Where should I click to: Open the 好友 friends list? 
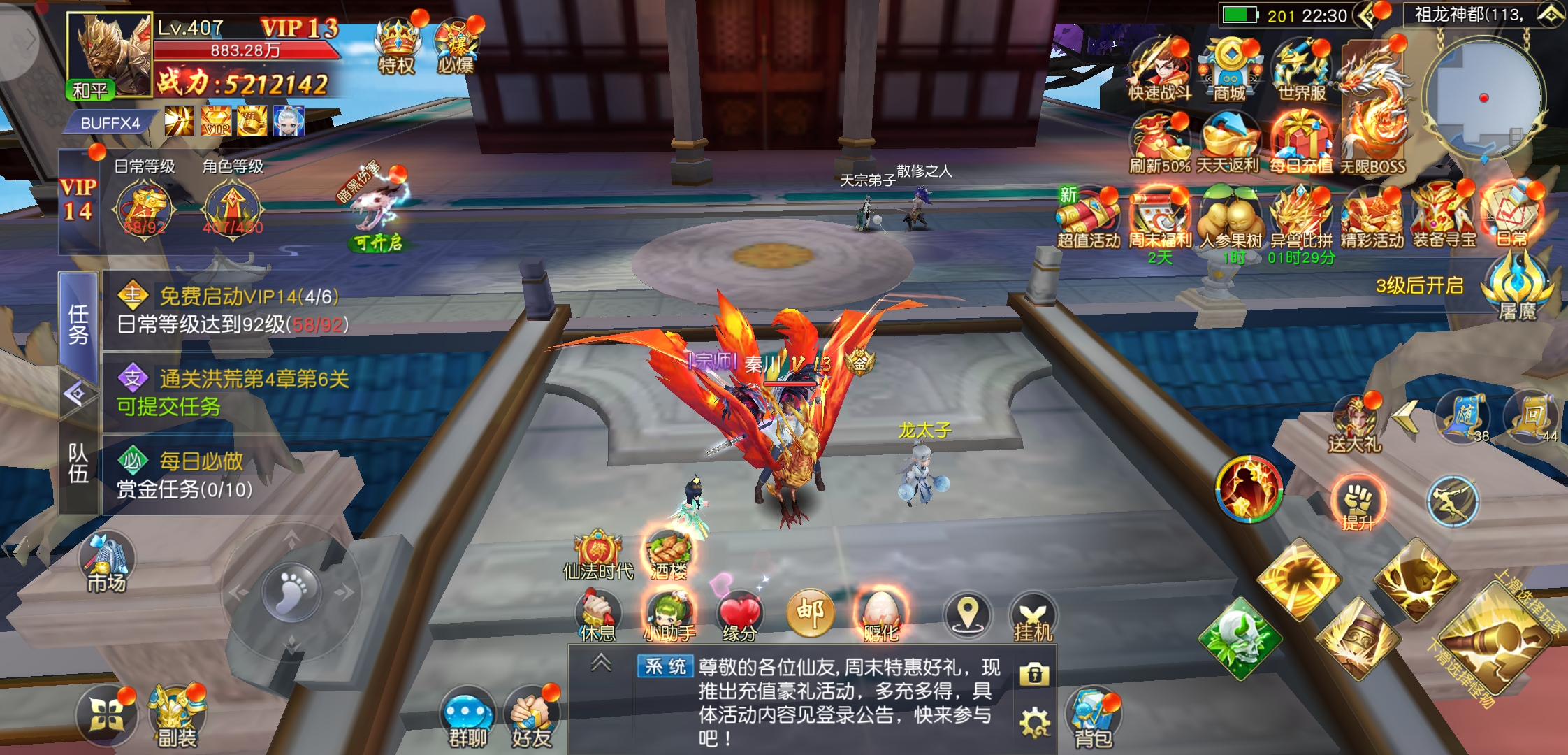(x=532, y=718)
